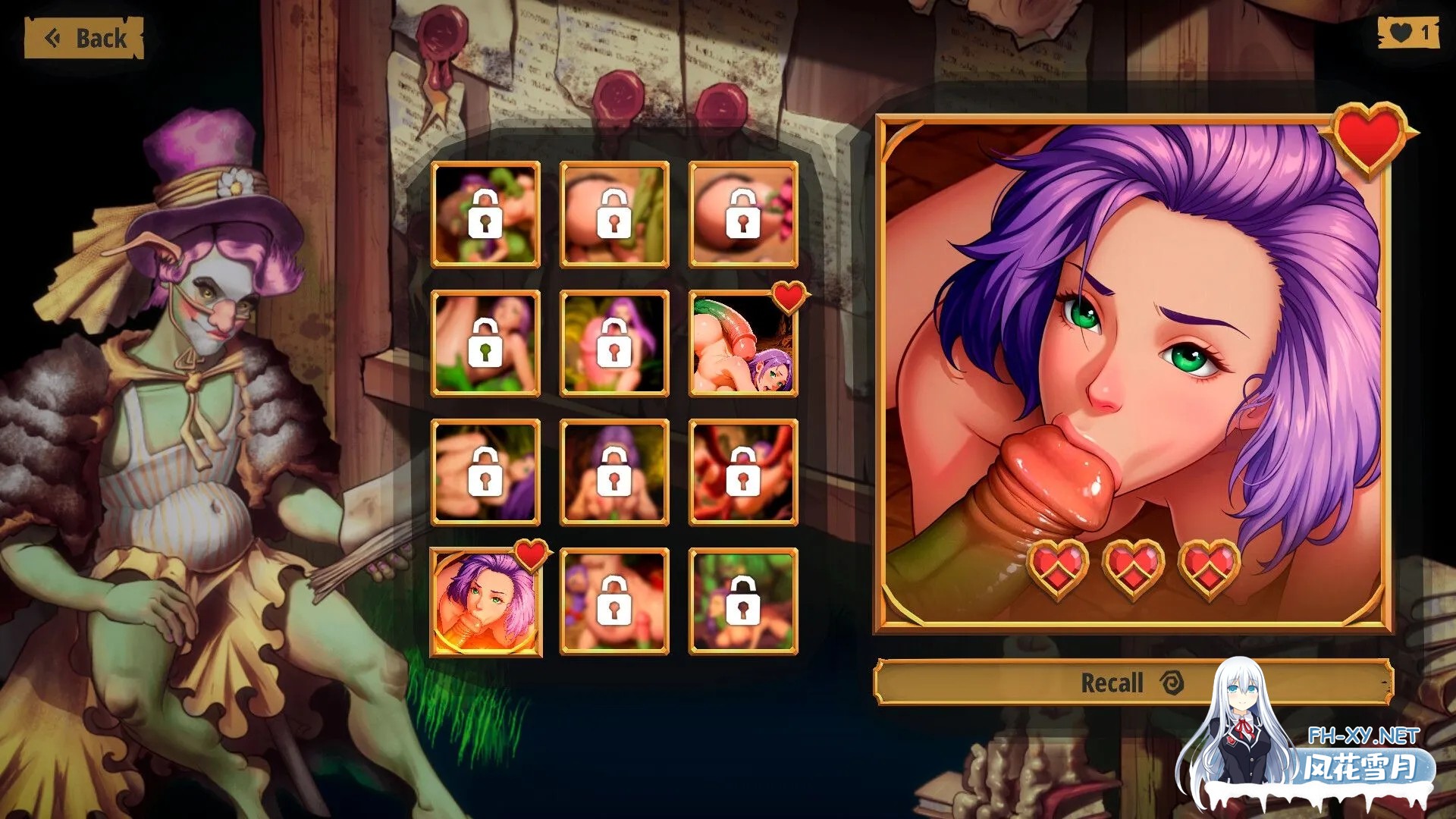Screen dimensions: 1456x819
Task: Click the lock icon on the bottom-right thumbnail
Action: pos(744,603)
